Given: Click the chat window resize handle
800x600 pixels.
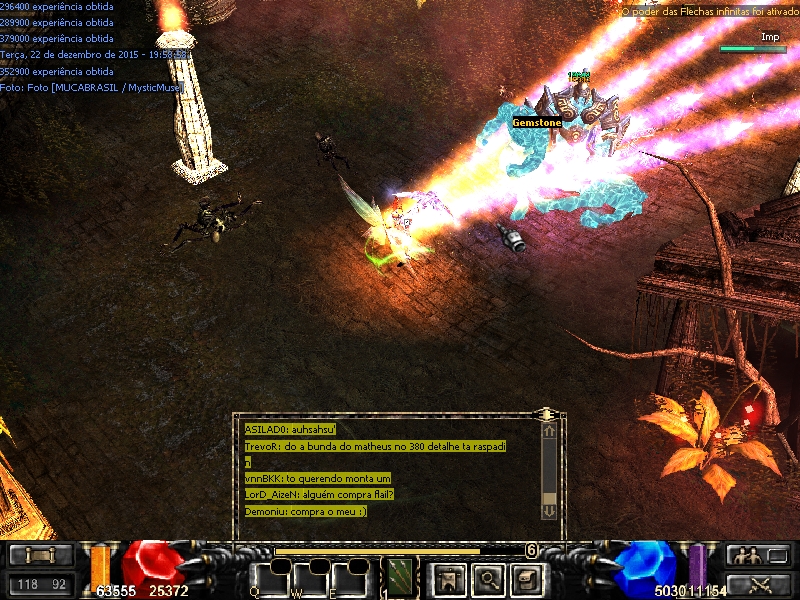Looking at the screenshot, I should click(x=546, y=413).
